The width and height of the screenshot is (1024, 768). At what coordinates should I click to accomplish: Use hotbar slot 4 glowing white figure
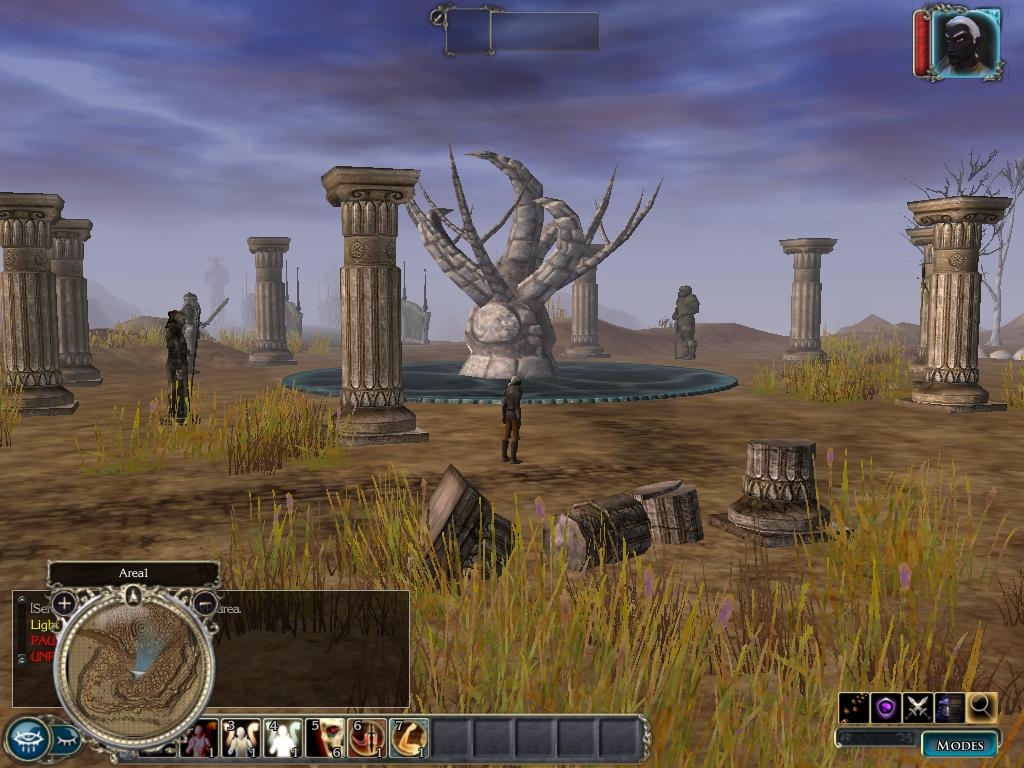283,739
